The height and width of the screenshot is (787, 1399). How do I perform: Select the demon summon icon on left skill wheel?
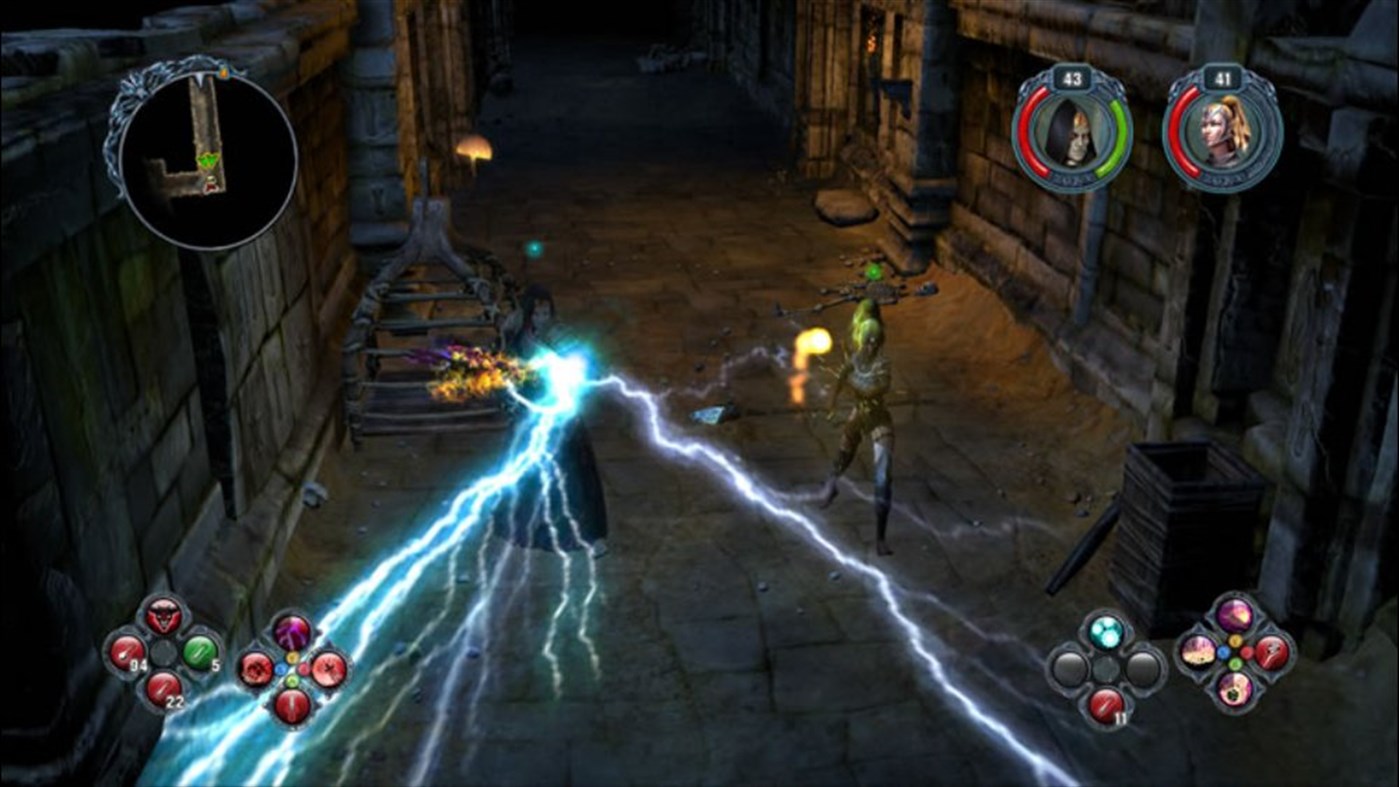click(163, 614)
